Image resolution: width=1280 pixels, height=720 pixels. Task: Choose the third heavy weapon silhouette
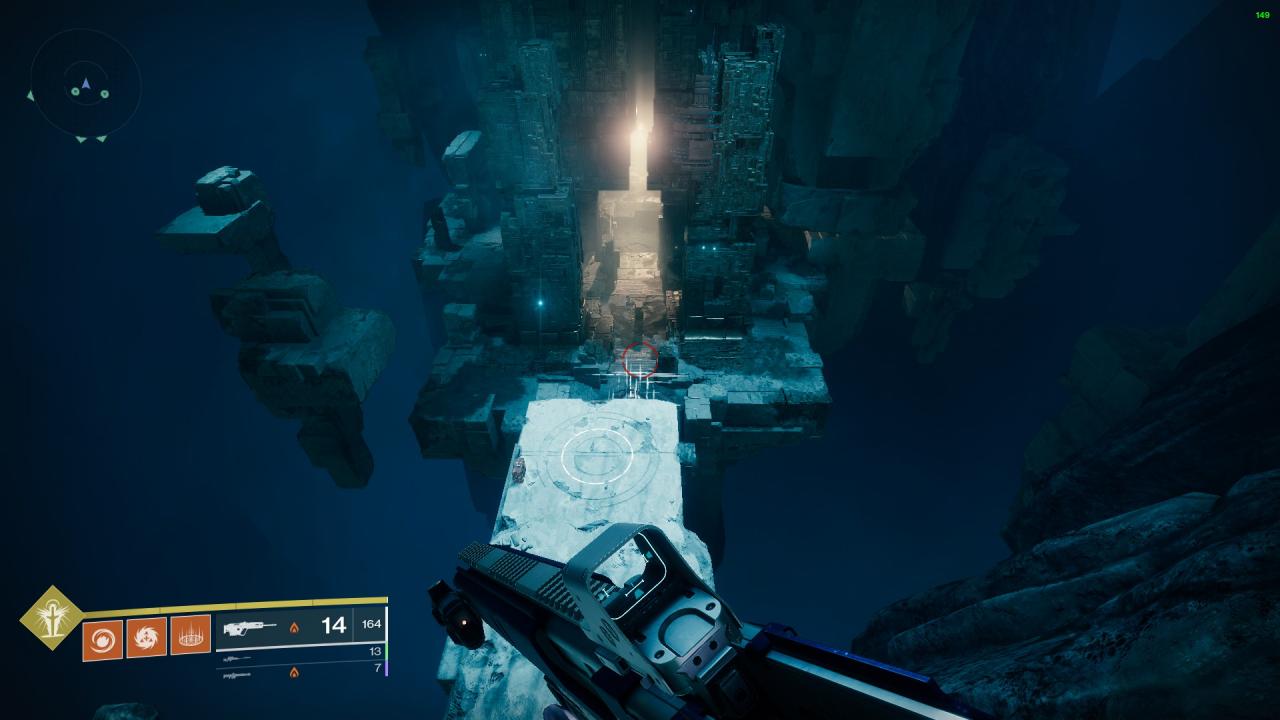(236, 674)
